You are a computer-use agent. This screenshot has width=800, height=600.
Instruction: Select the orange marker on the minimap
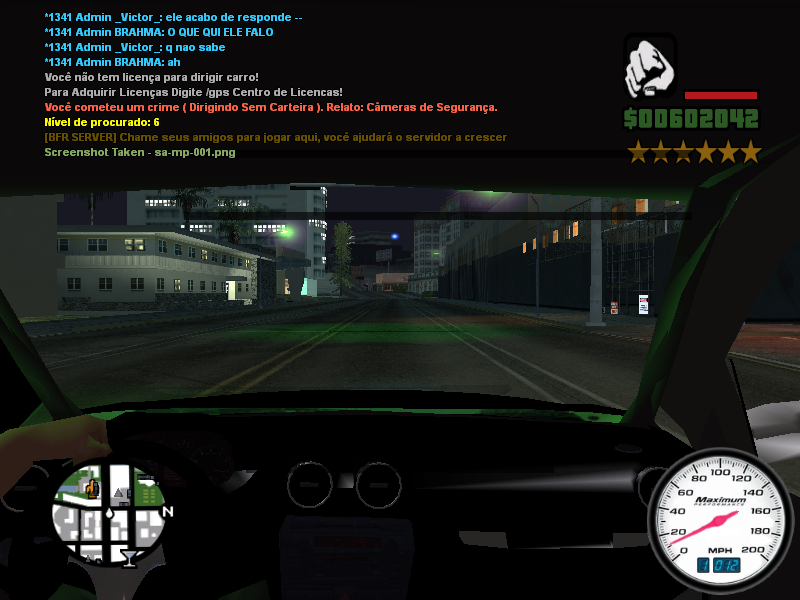92,488
